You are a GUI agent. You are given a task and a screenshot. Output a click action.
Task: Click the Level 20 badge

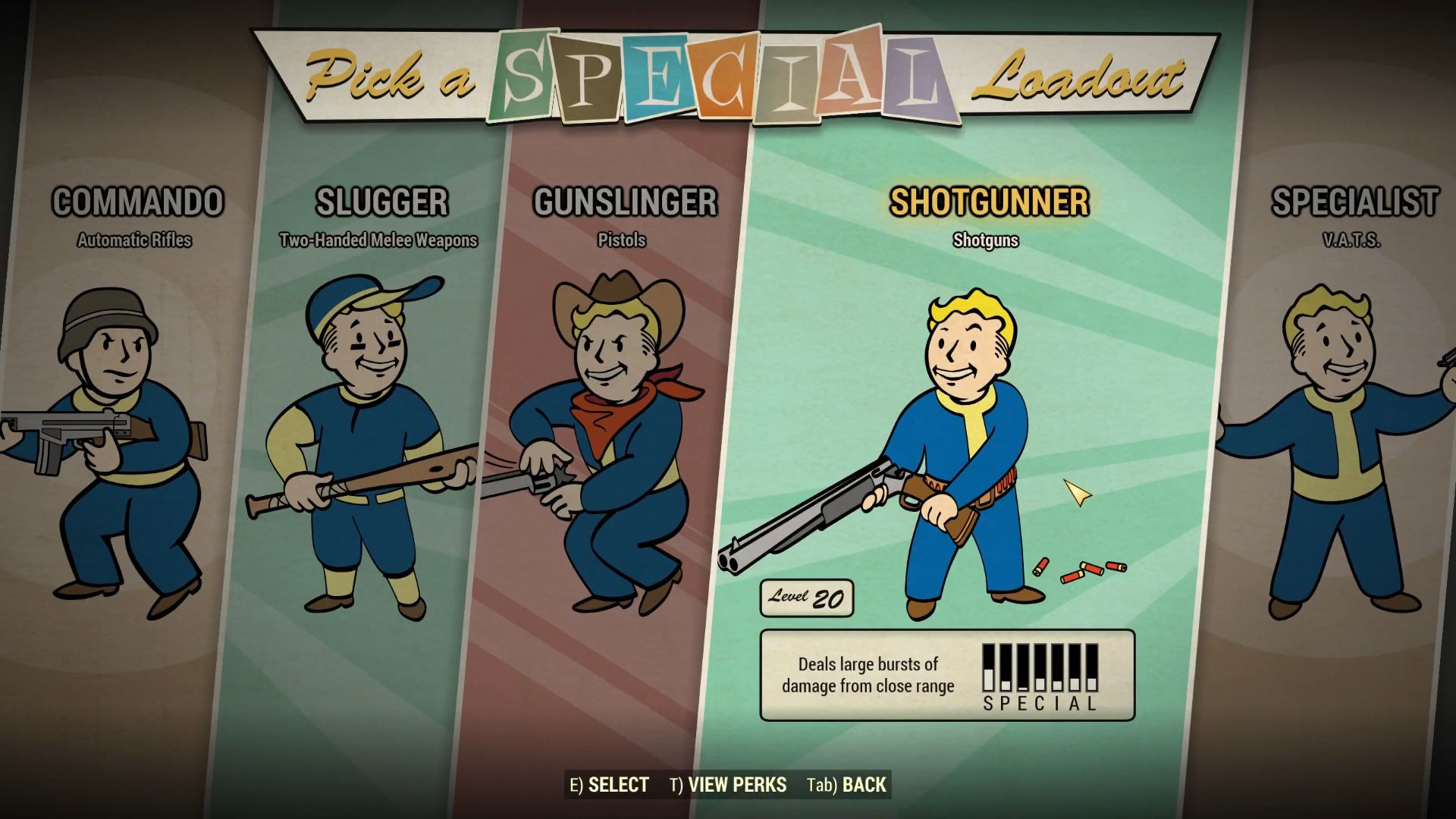coord(806,599)
